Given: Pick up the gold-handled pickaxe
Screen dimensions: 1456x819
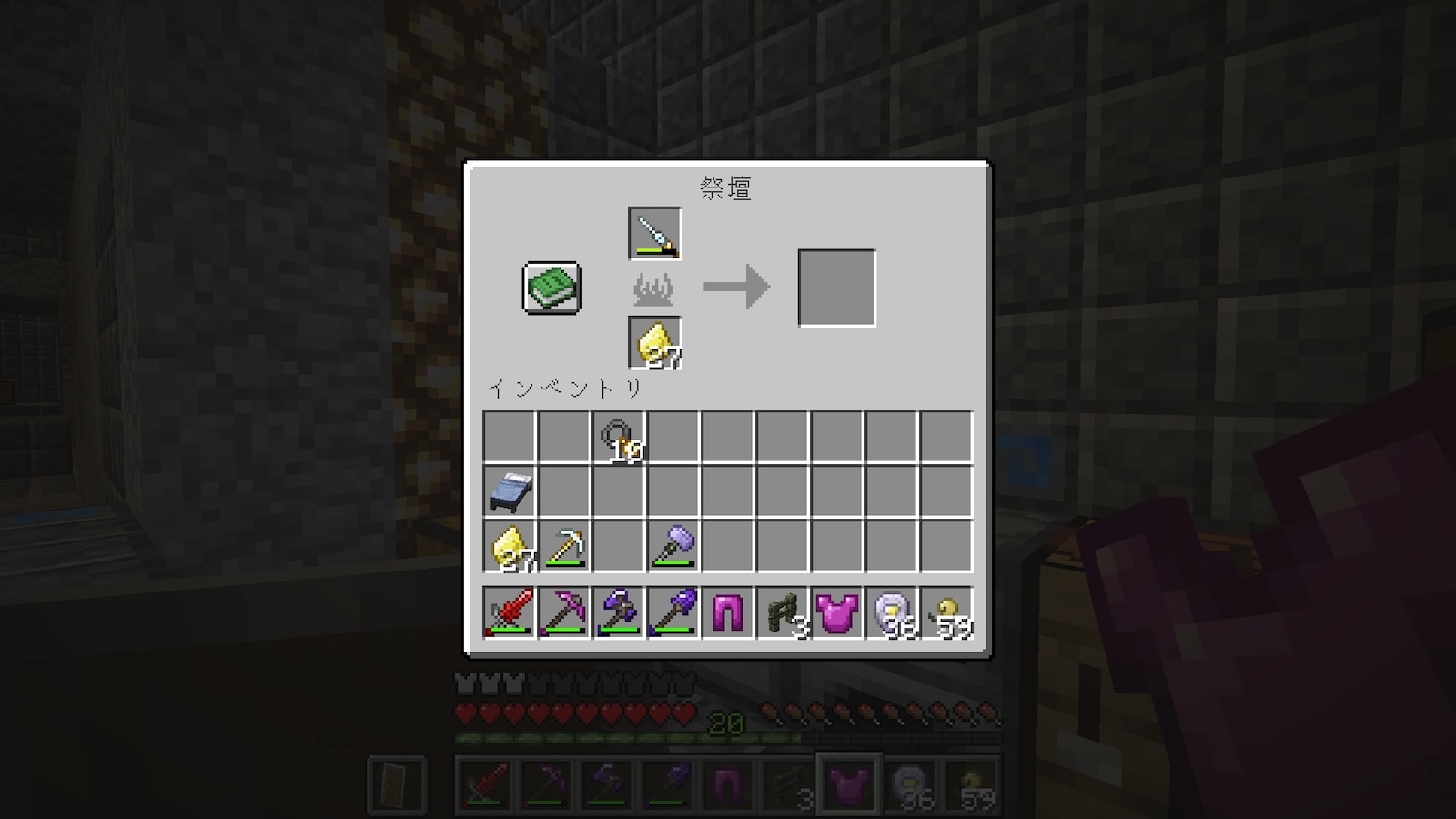Looking at the screenshot, I should pyautogui.click(x=564, y=547).
